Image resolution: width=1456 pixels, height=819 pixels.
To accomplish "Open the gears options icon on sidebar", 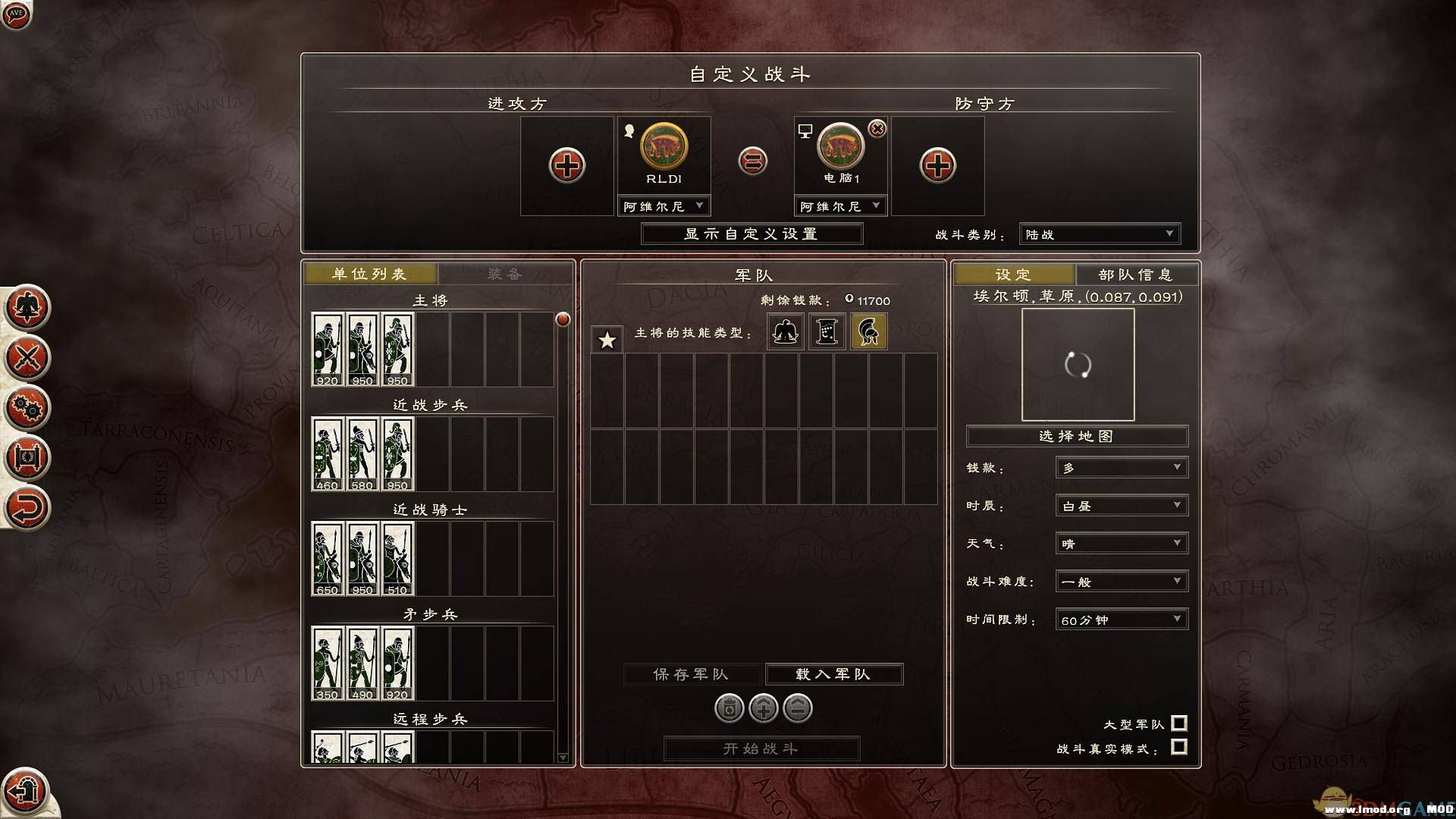I will tap(27, 409).
